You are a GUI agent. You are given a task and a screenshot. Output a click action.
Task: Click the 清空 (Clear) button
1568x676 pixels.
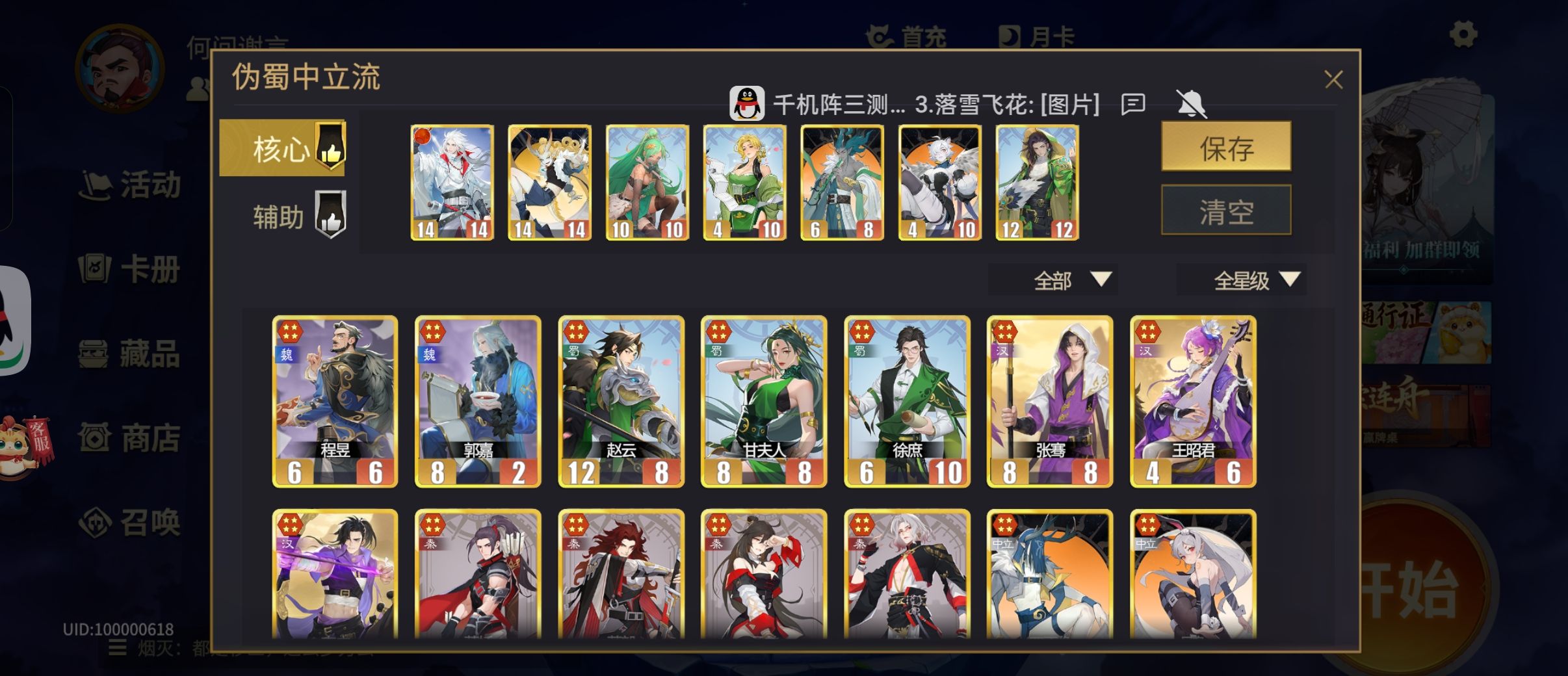(1227, 209)
